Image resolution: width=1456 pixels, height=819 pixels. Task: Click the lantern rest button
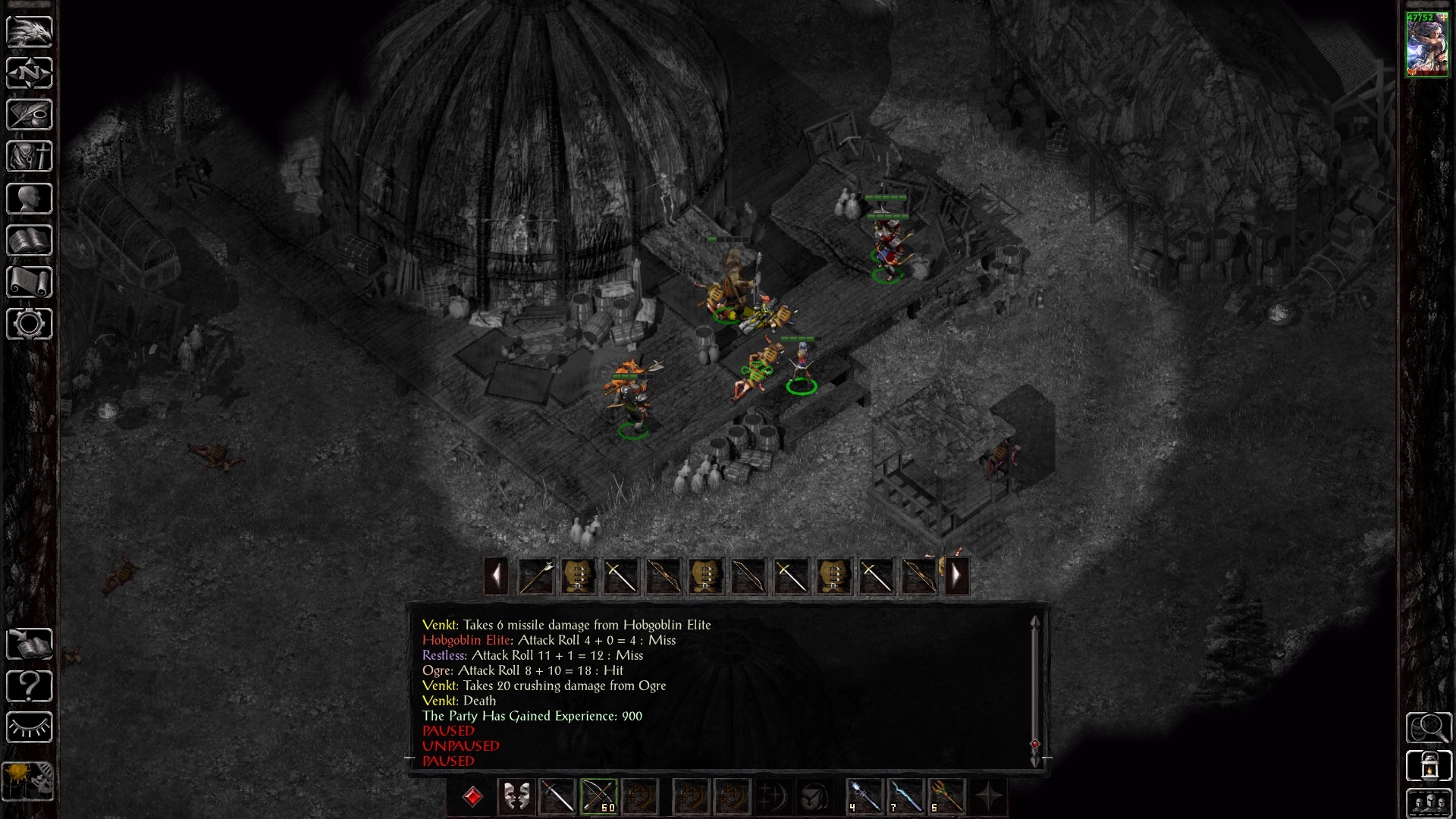coord(1429,766)
